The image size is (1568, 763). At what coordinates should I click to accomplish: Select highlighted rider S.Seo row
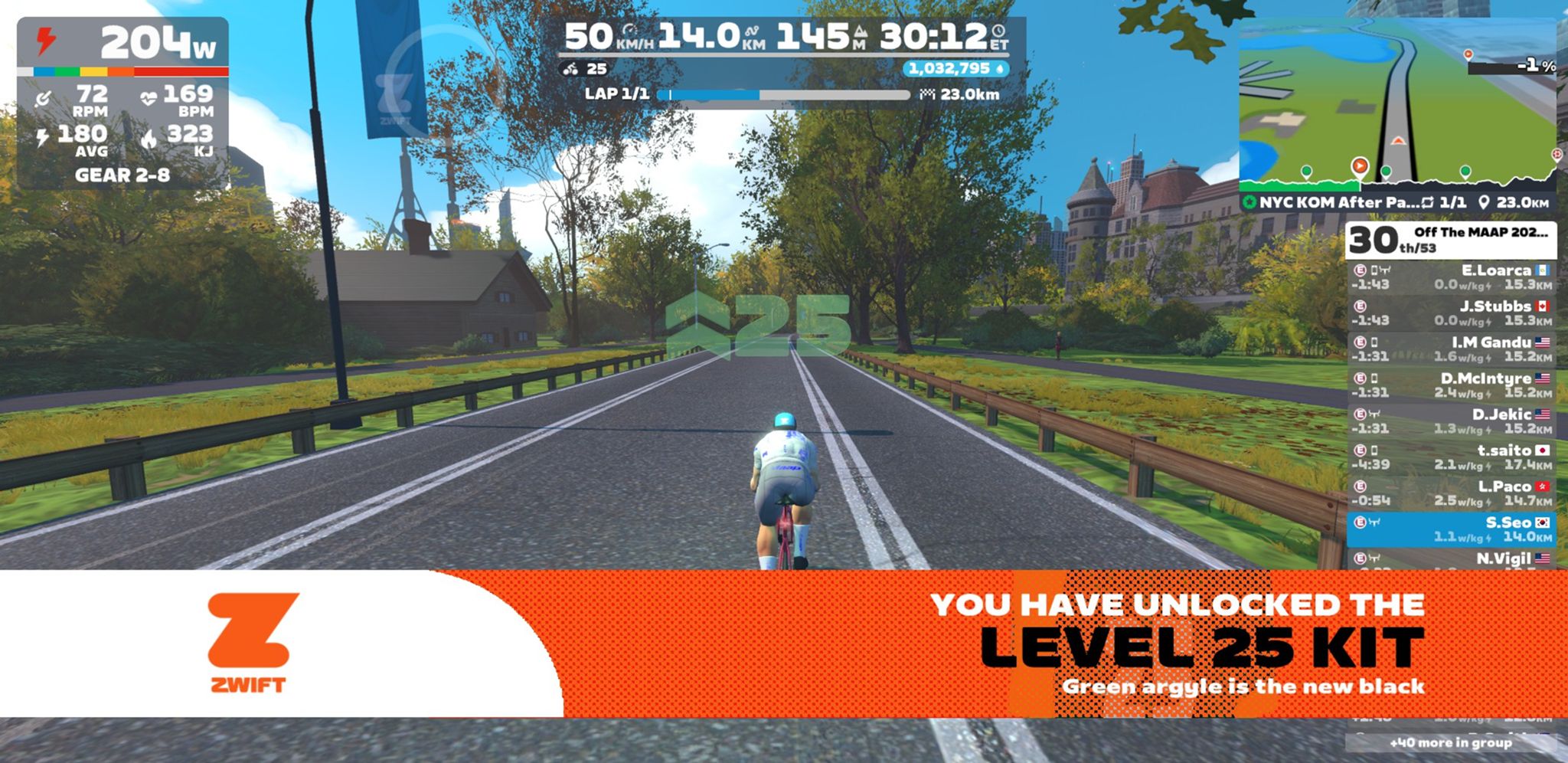[1451, 529]
